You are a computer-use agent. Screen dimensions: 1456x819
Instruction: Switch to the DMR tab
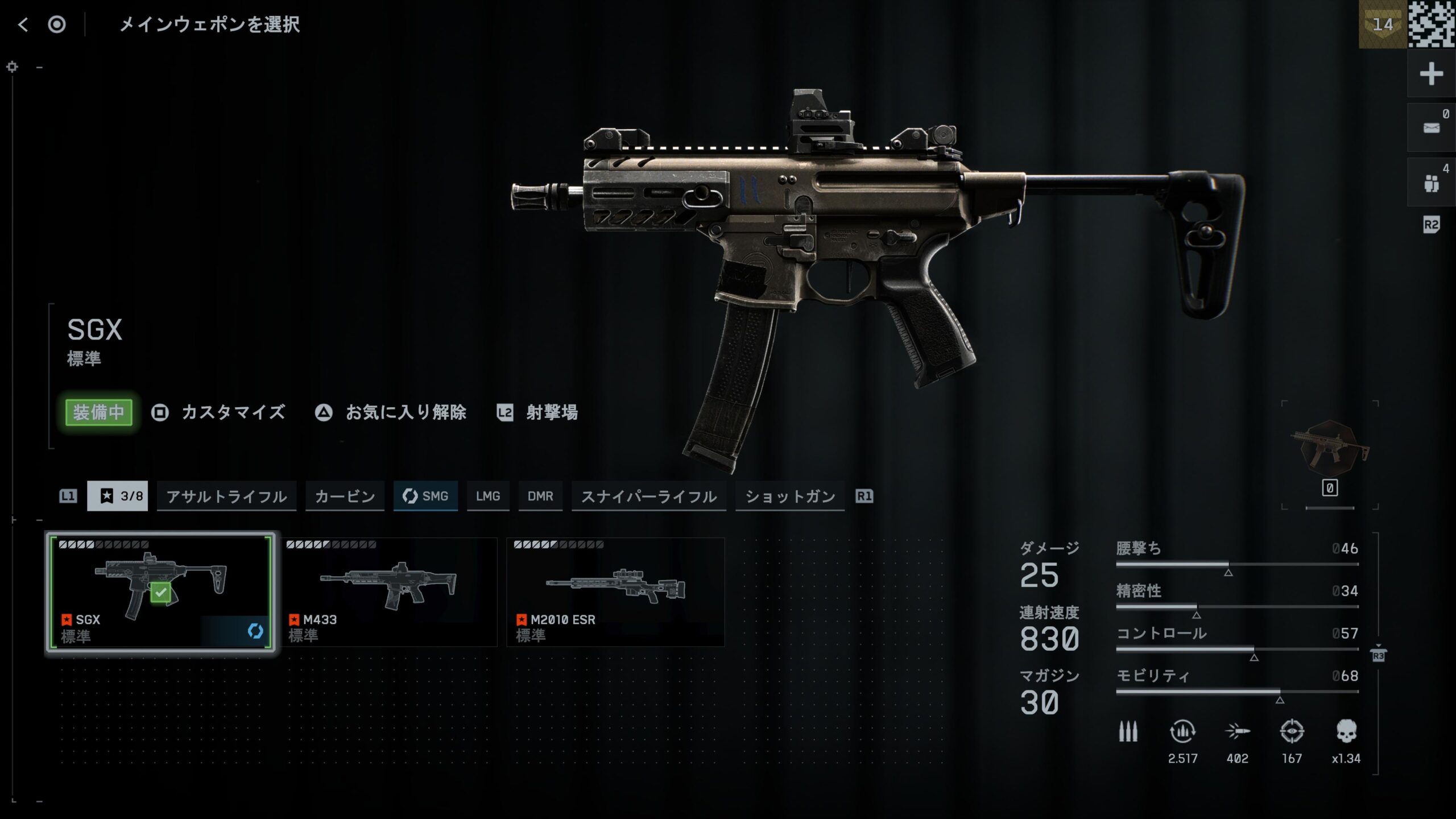pos(540,496)
